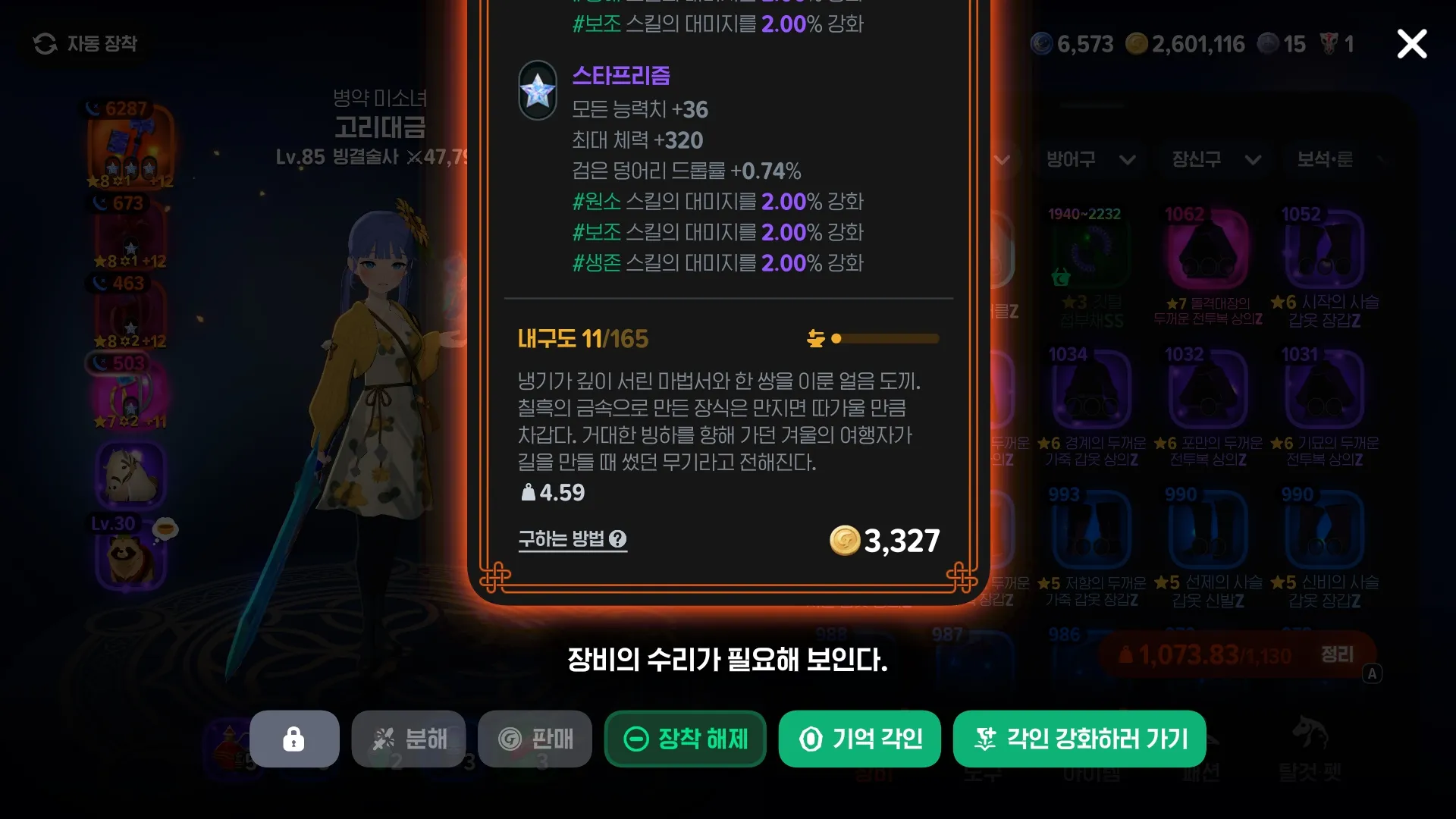Select the 탈것·펫 horse icon tab
The image size is (1456, 819).
pos(1309,734)
